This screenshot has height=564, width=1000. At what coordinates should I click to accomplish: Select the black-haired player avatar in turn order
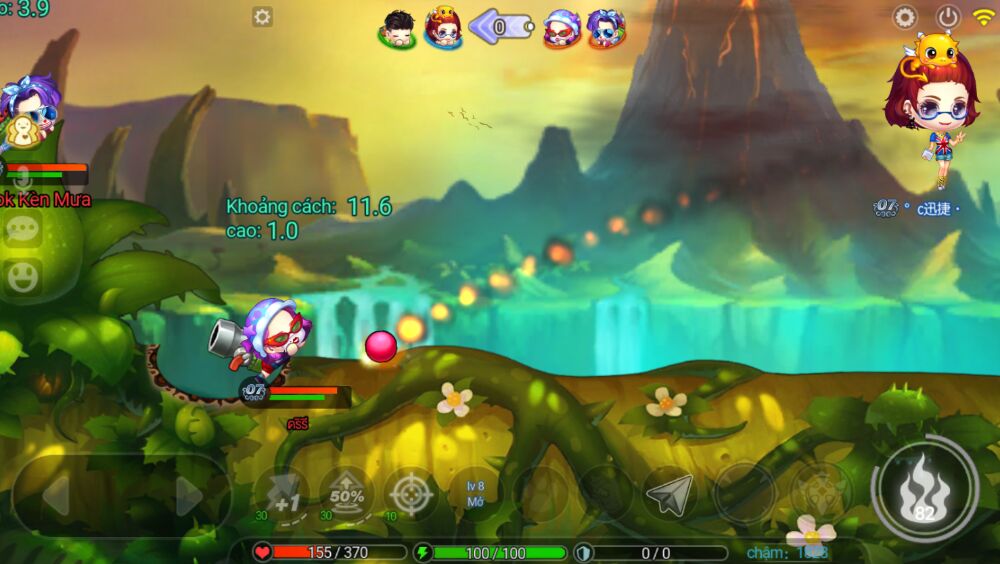point(398,28)
